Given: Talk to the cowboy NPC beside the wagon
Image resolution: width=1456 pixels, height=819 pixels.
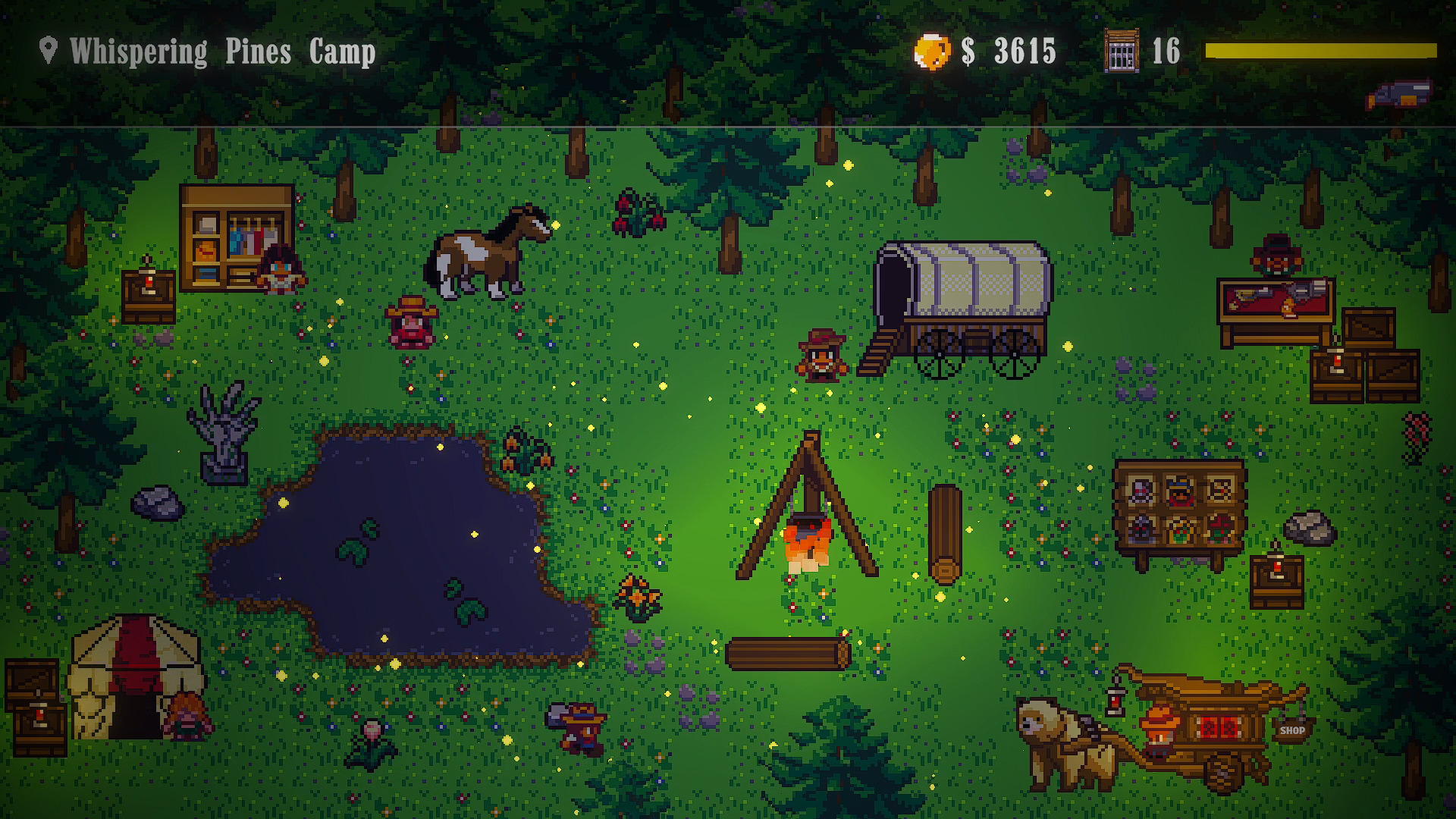Looking at the screenshot, I should coord(823,356).
